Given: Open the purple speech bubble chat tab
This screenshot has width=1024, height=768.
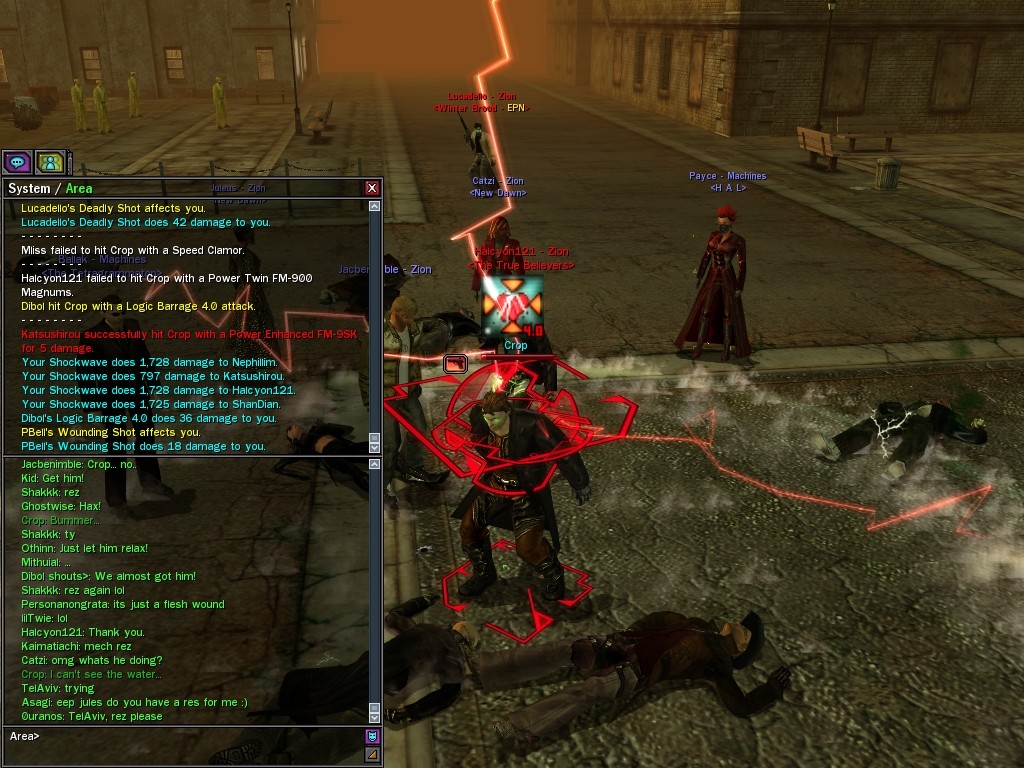Looking at the screenshot, I should pyautogui.click(x=17, y=161).
